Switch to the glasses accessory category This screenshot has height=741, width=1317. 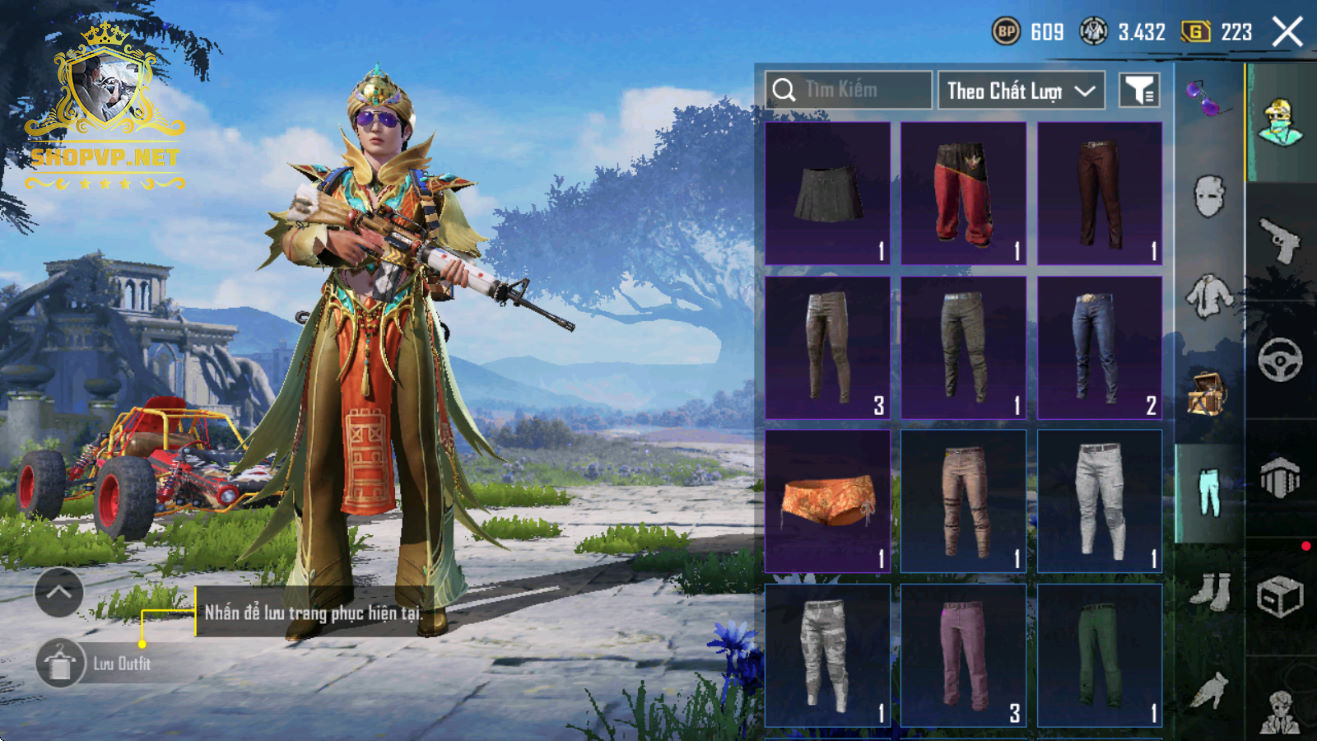(x=1208, y=98)
